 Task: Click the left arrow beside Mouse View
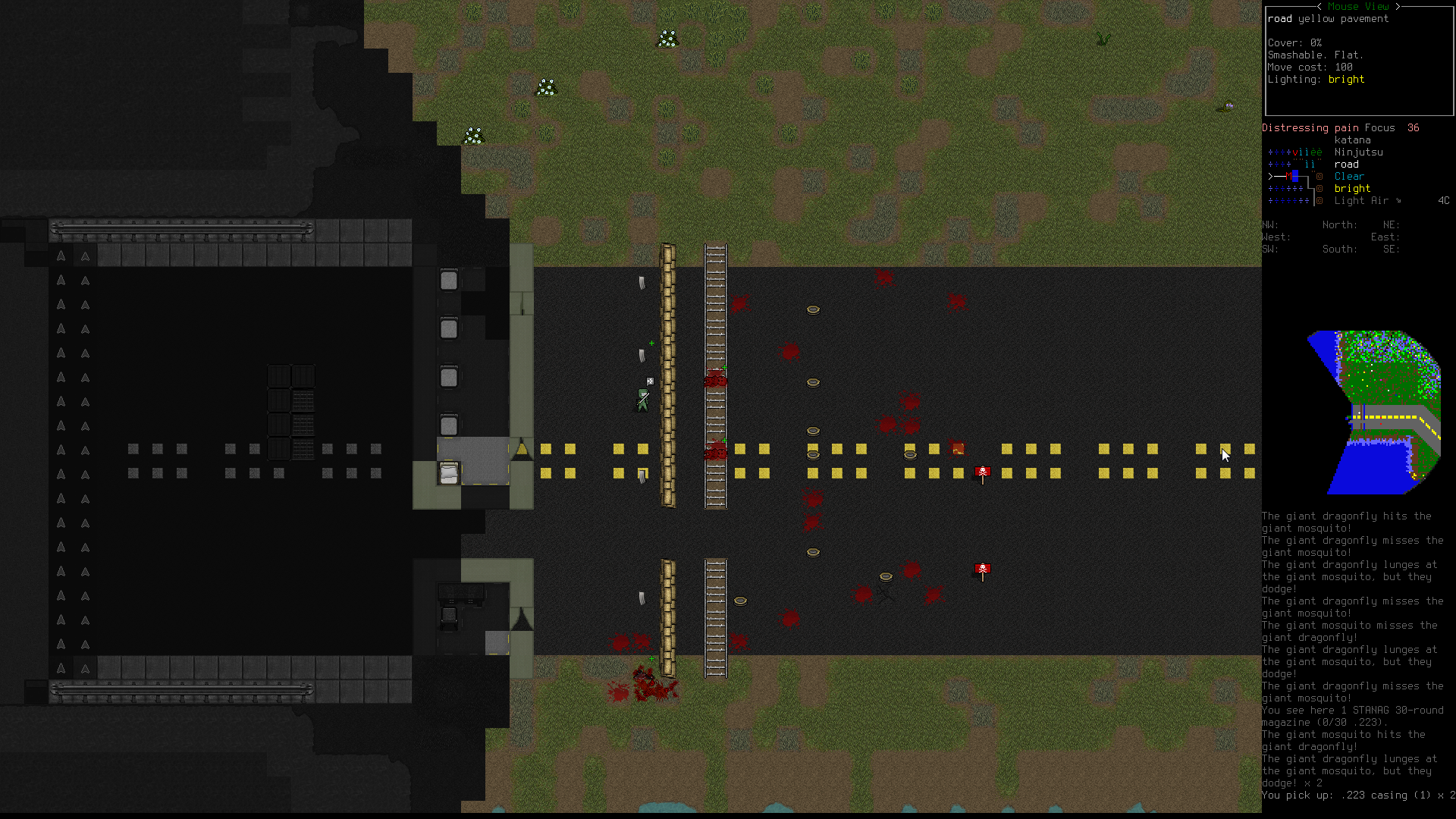pyautogui.click(x=1319, y=6)
